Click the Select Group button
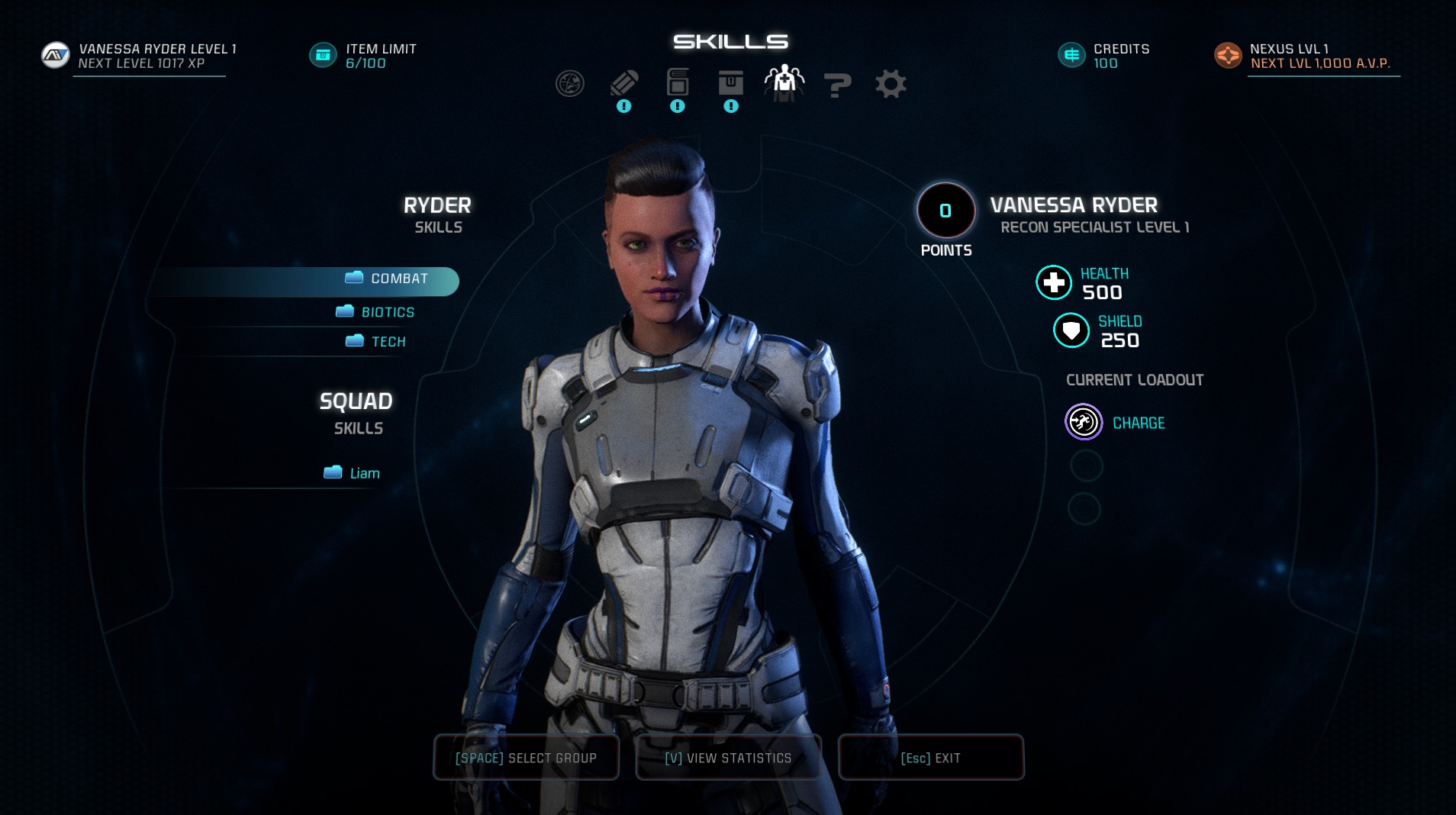1456x815 pixels. point(526,758)
